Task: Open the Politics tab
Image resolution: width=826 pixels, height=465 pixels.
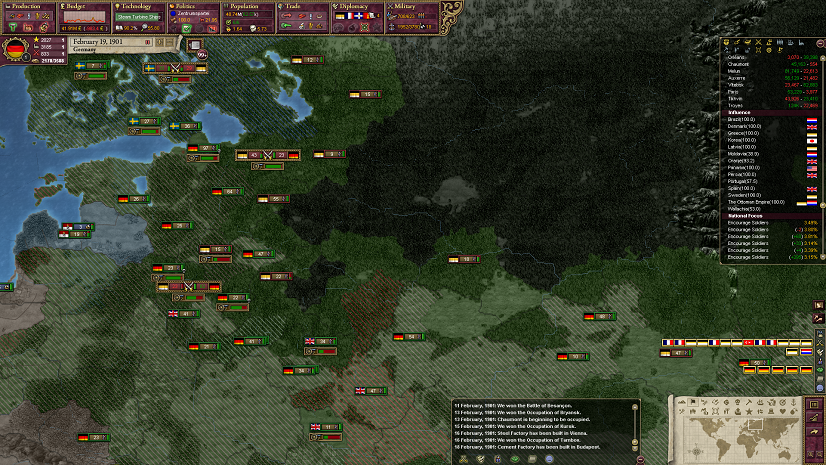Action: pos(194,6)
